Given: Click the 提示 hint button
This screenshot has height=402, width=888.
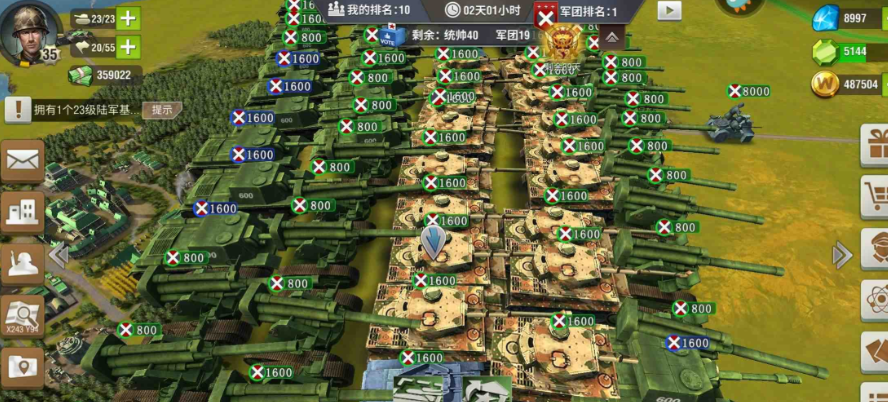Looking at the screenshot, I should click(161, 109).
